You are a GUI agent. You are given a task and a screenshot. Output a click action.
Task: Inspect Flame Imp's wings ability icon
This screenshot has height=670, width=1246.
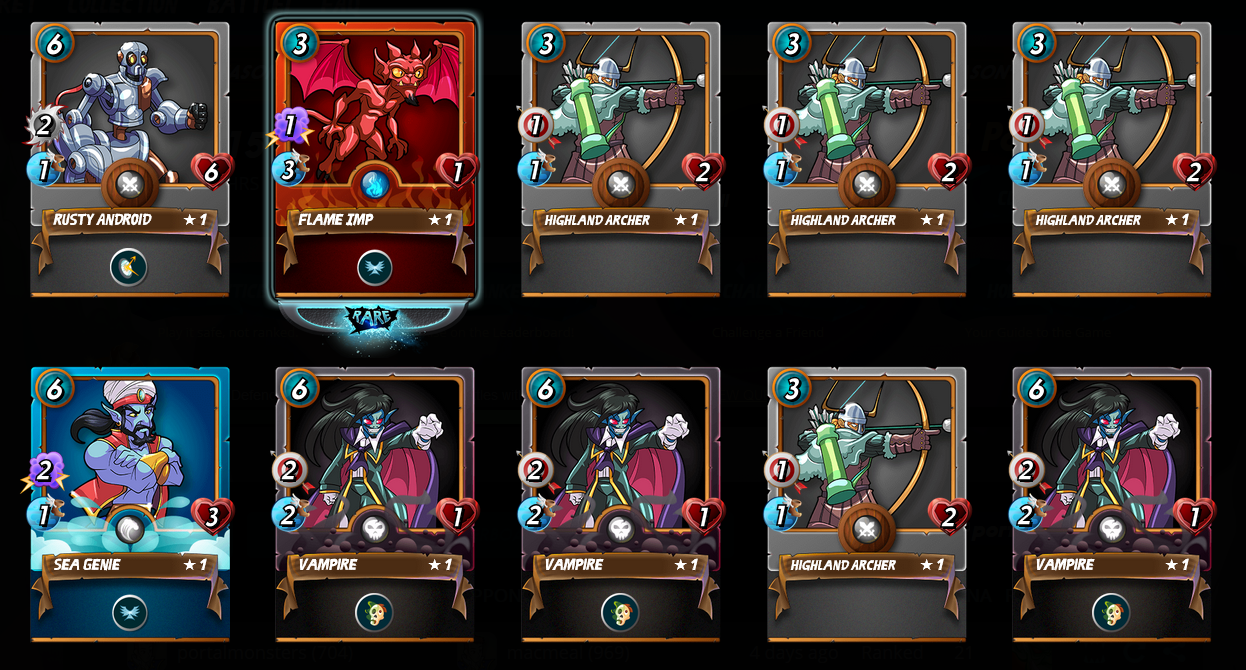coord(374,267)
